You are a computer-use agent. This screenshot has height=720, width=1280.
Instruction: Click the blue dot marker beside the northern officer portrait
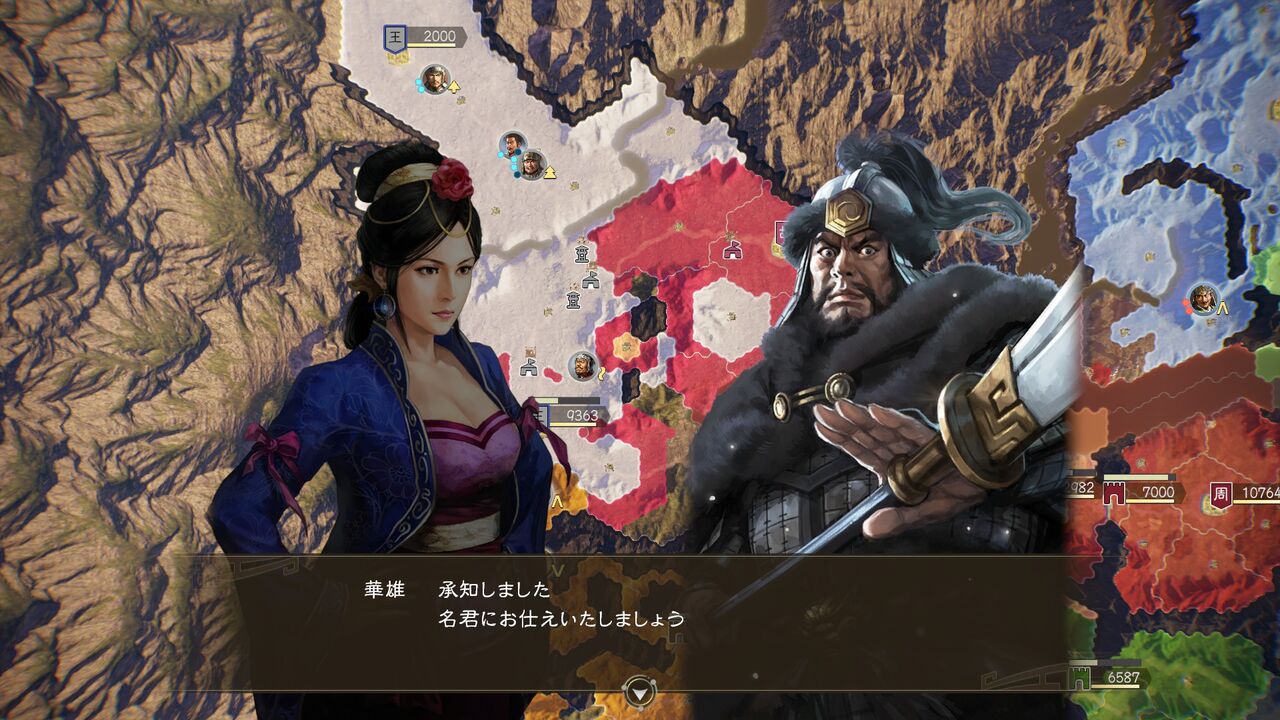pos(419,84)
